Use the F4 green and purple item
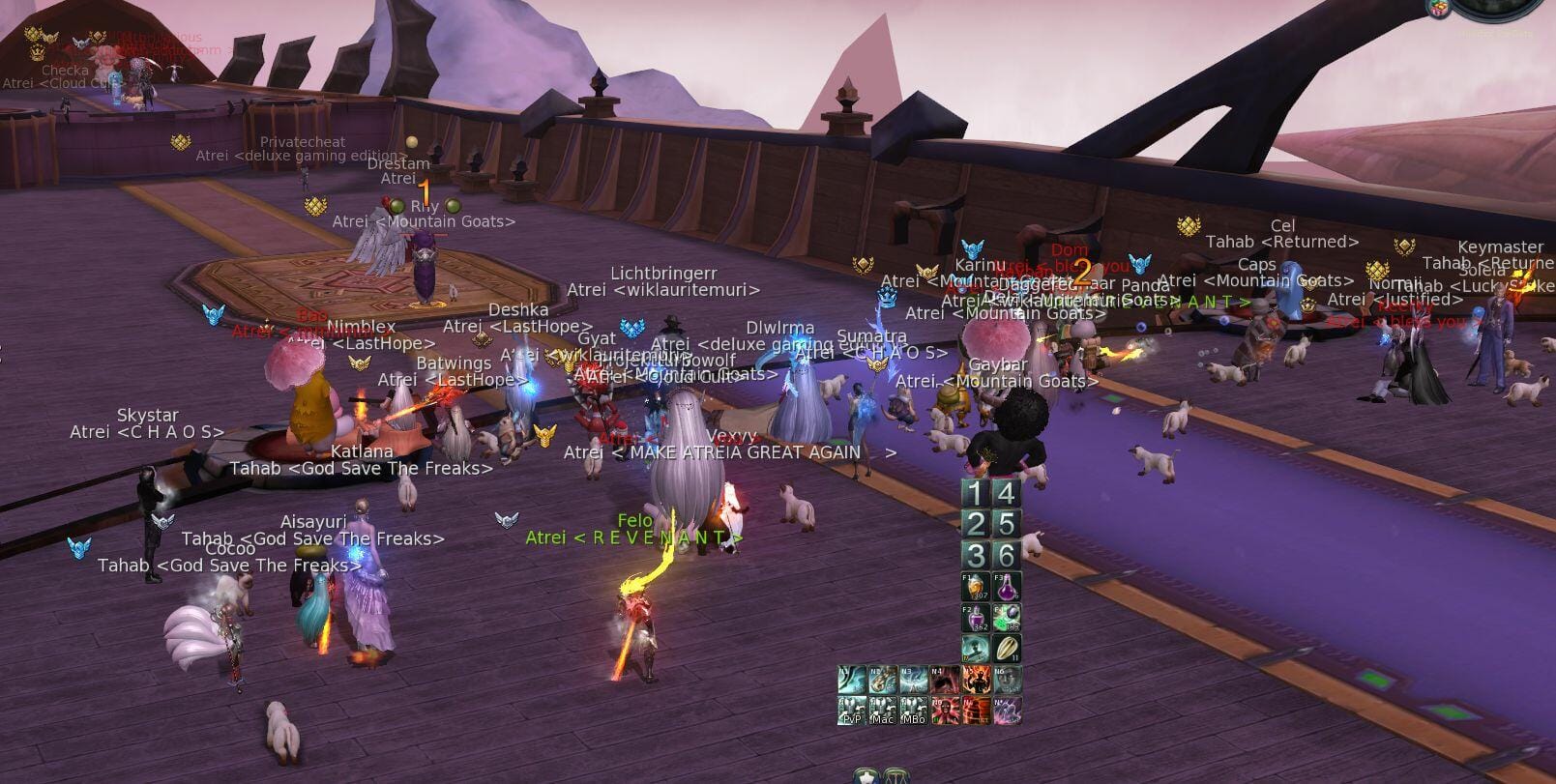 [1006, 618]
